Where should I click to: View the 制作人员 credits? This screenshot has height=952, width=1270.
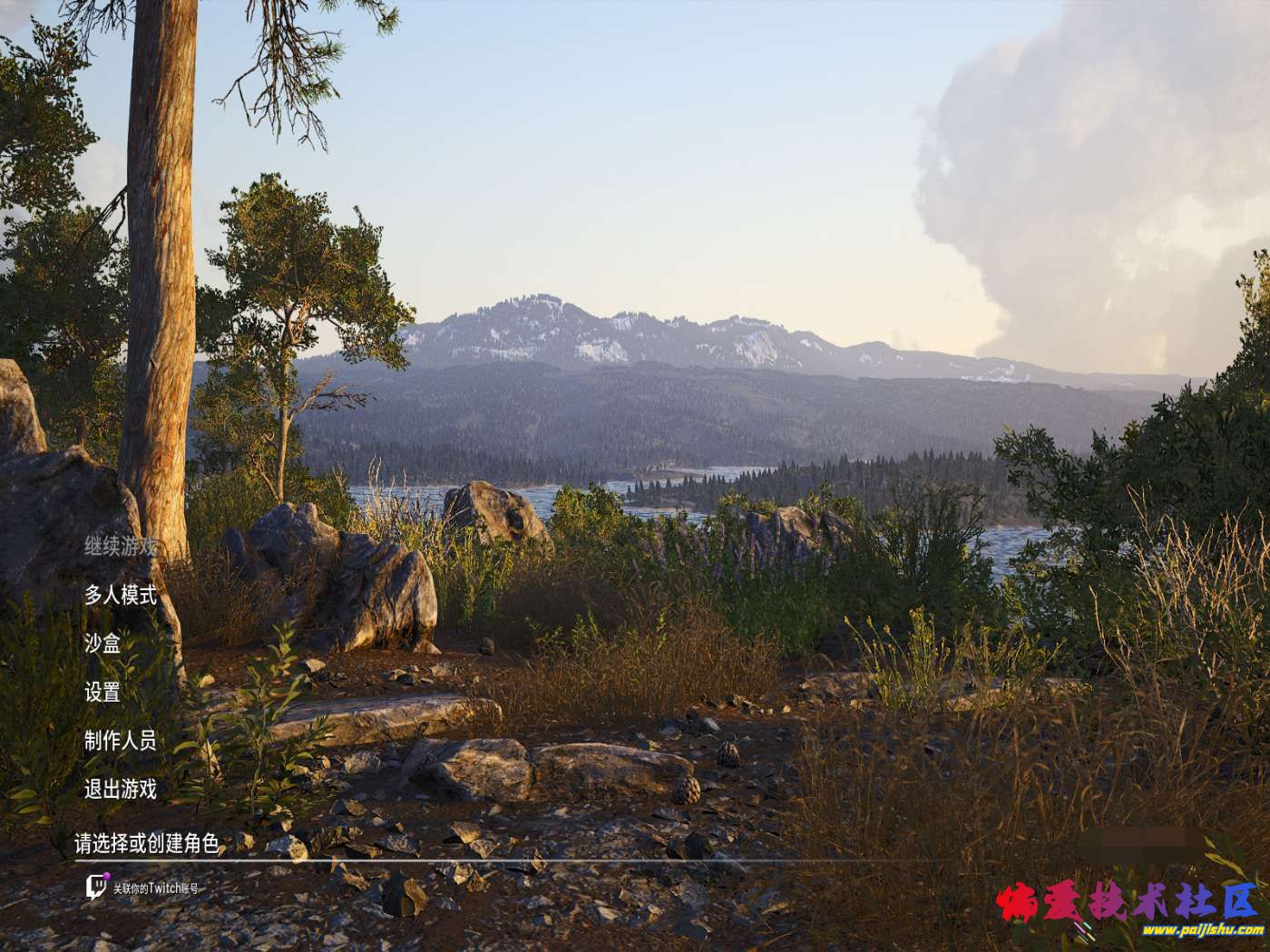tap(121, 741)
